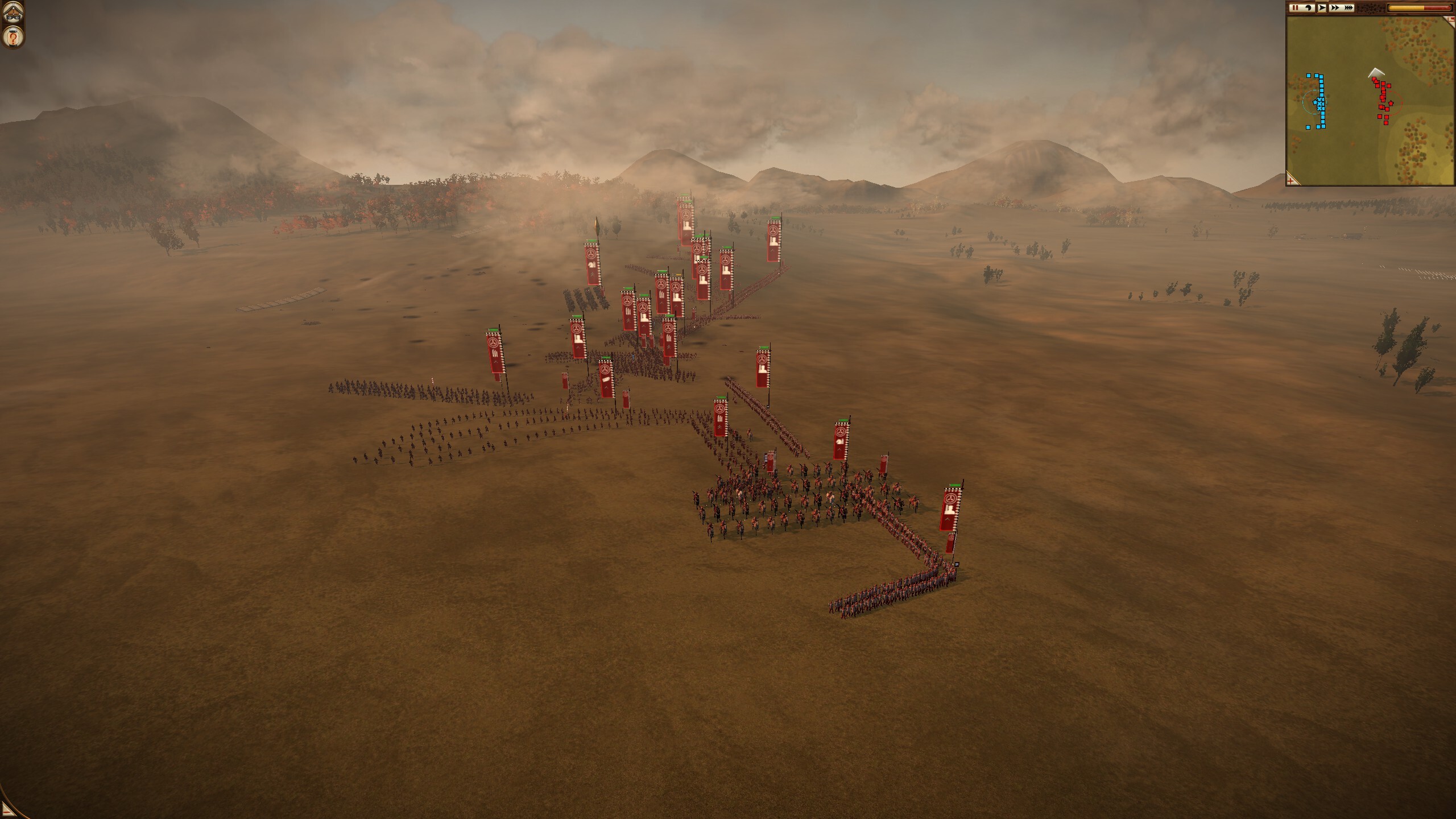The width and height of the screenshot is (1456, 819).
Task: Open the lantern help advisor
Action: pyautogui.click(x=13, y=38)
